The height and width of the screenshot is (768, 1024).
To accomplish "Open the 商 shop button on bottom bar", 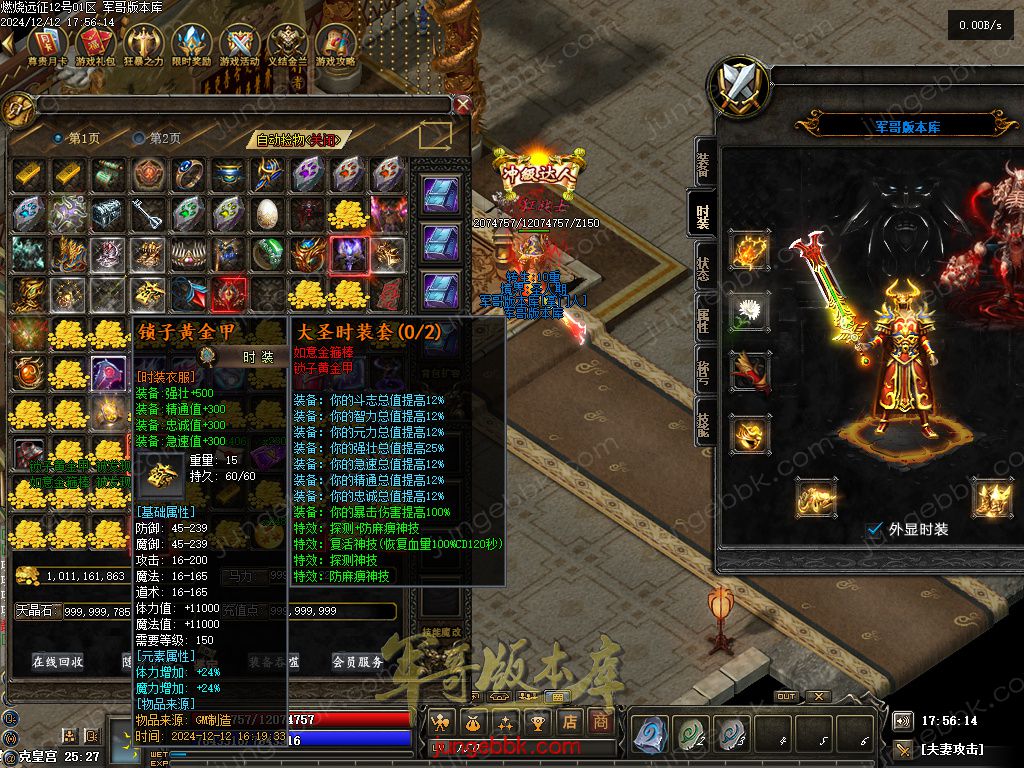I will click(x=600, y=721).
